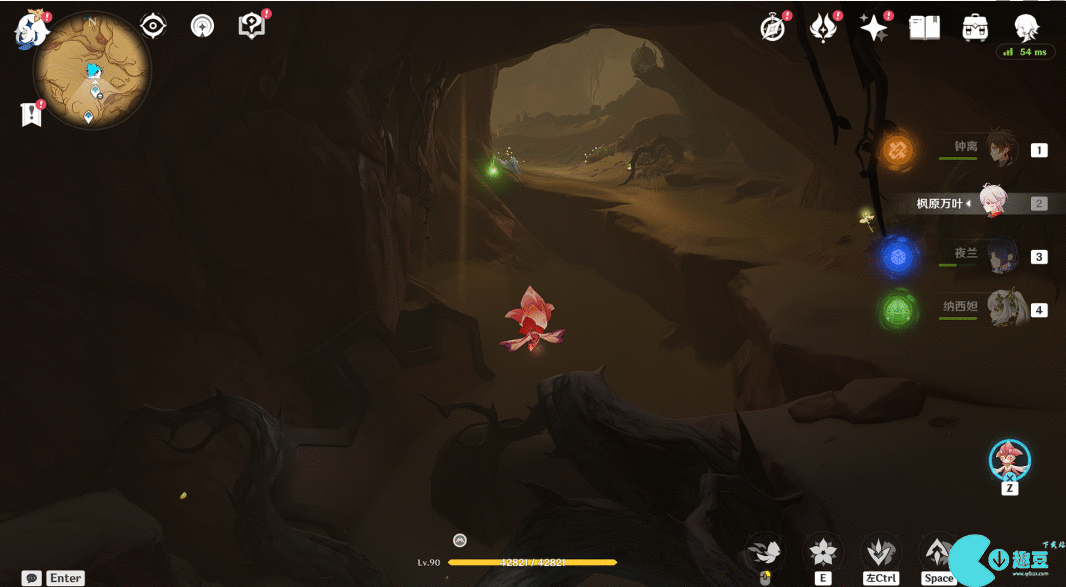Image resolution: width=1066 pixels, height=587 pixels.
Task: Click the sprint dash icon
Action: click(880, 551)
